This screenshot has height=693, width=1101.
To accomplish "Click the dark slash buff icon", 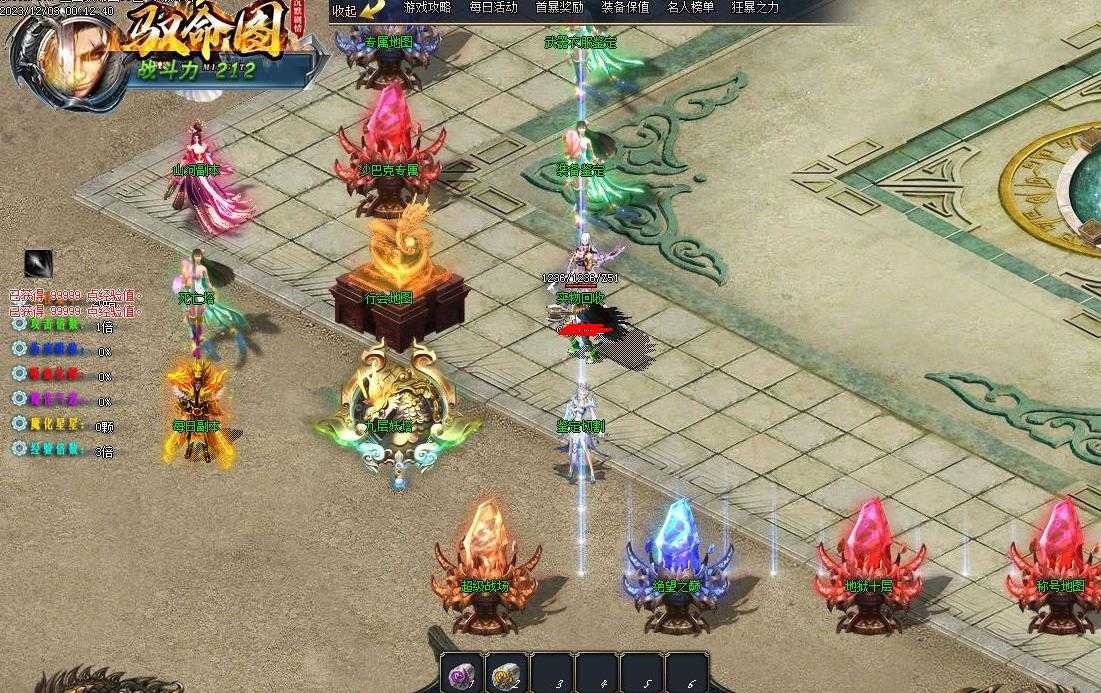I will pyautogui.click(x=38, y=264).
